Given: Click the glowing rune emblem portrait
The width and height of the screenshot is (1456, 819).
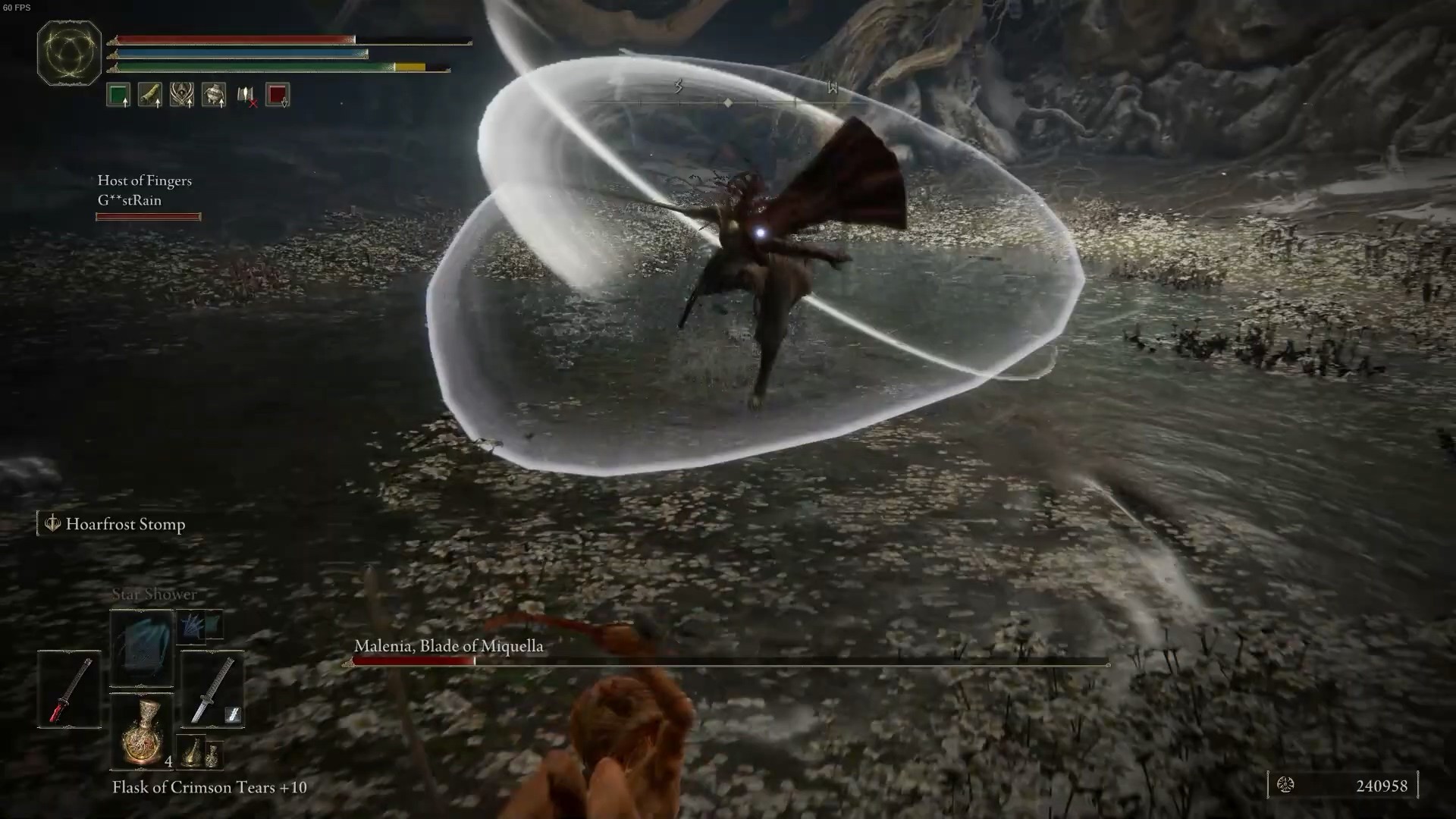Looking at the screenshot, I should pos(69,53).
